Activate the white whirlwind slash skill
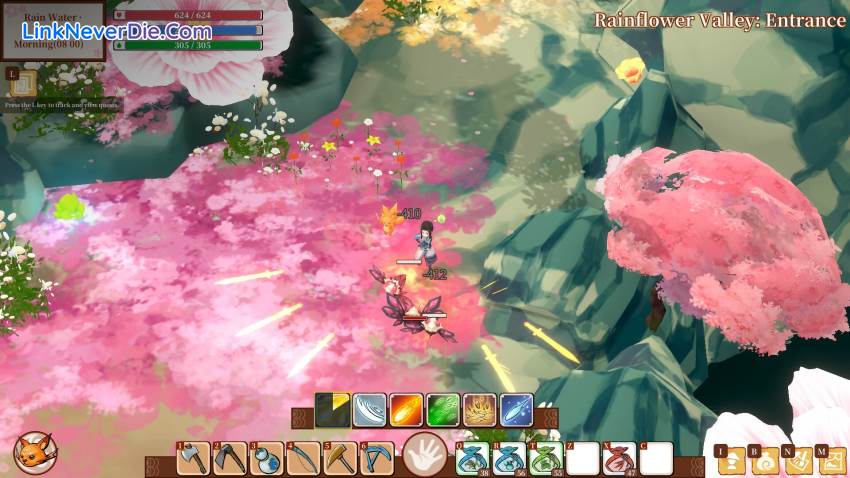Viewport: 850px width, 478px height. click(x=369, y=410)
